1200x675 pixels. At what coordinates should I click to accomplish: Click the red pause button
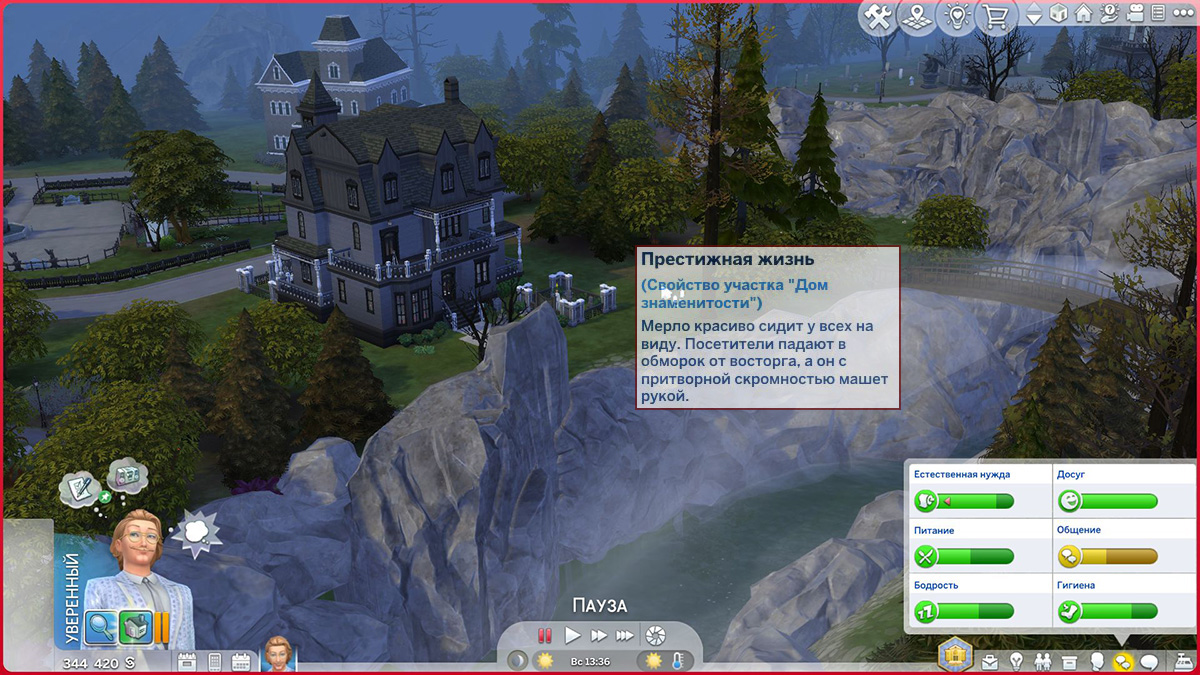point(545,635)
